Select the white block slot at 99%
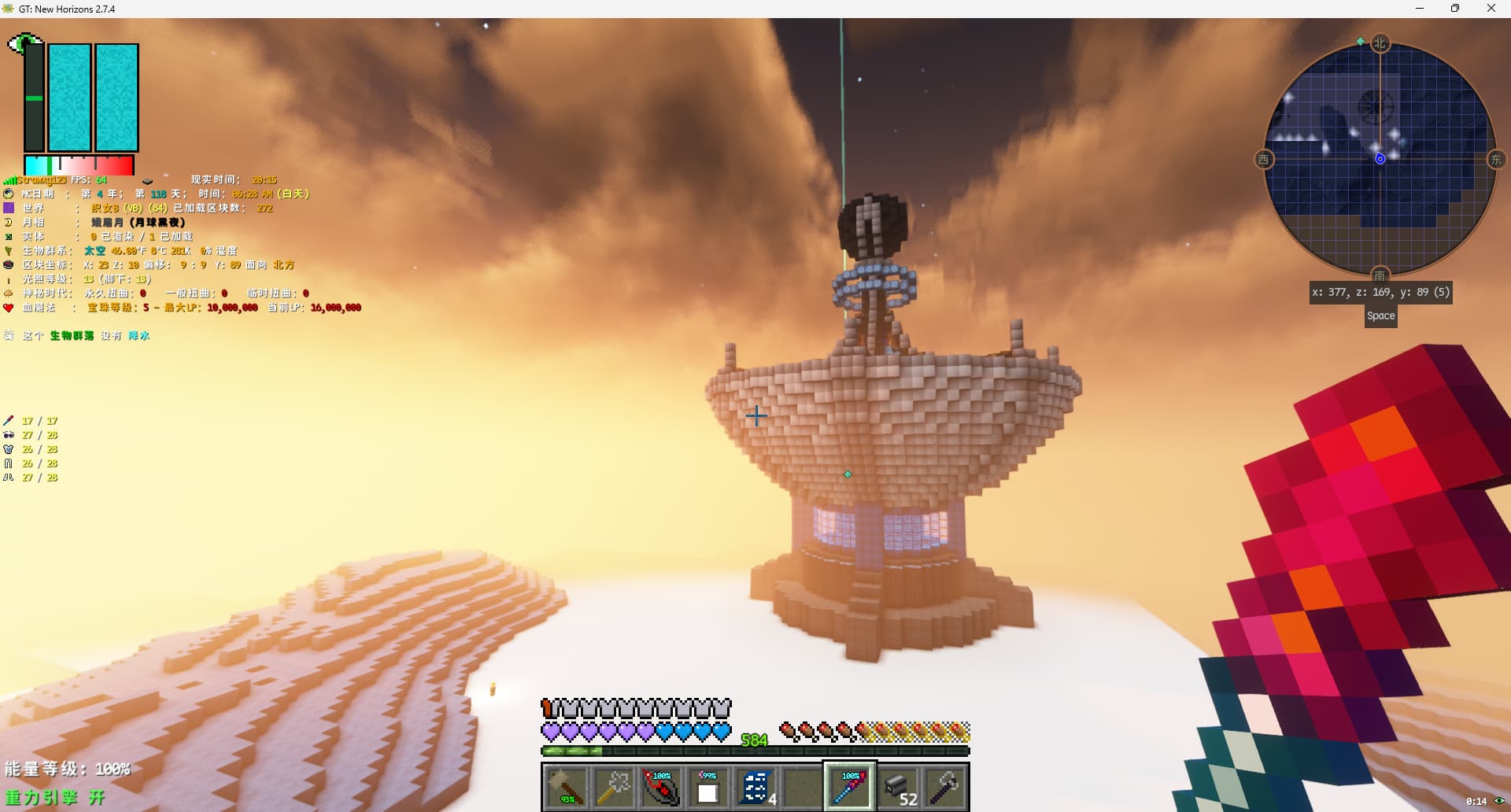1511x812 pixels. (707, 786)
